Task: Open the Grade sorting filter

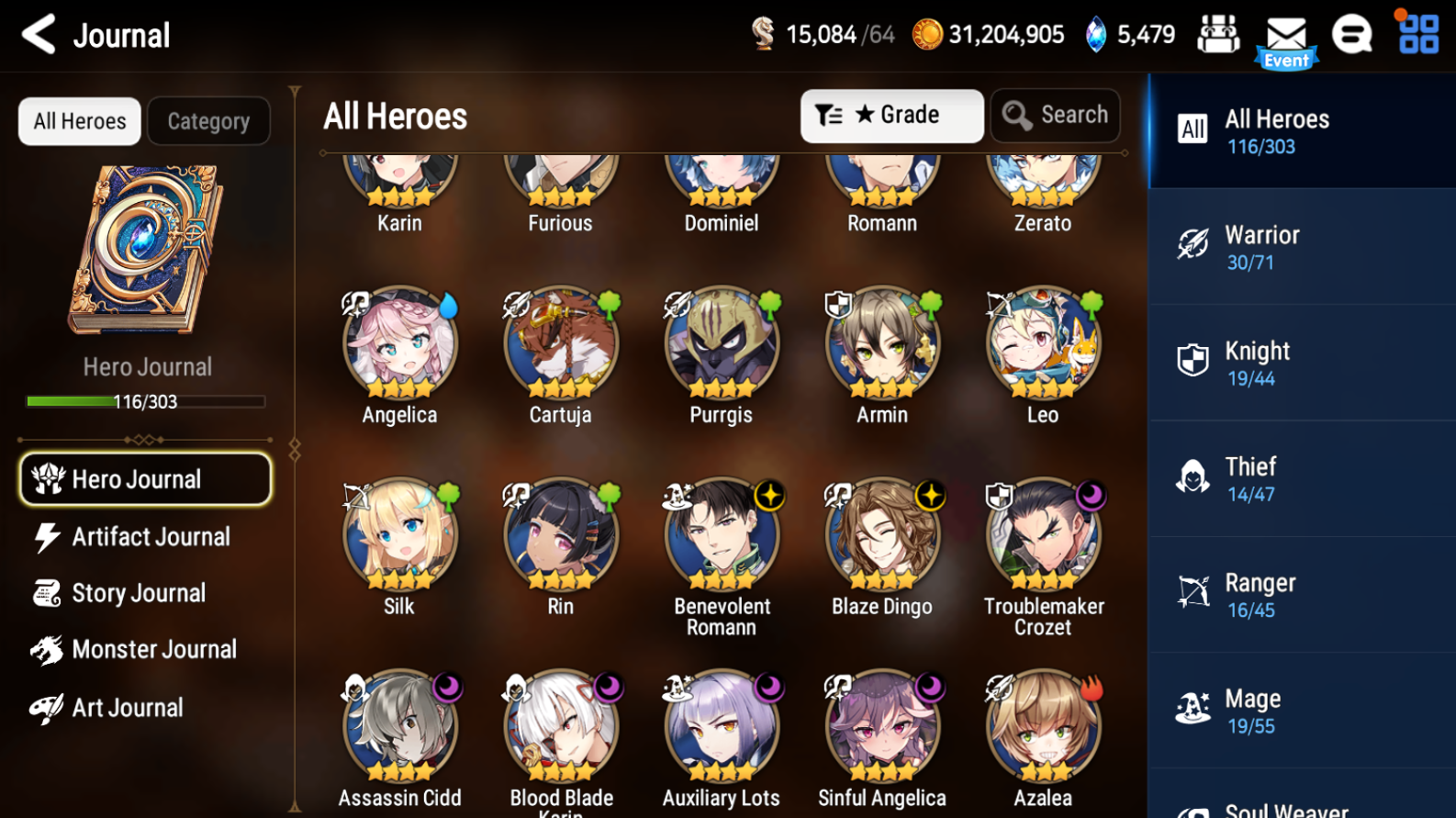Action: [890, 115]
